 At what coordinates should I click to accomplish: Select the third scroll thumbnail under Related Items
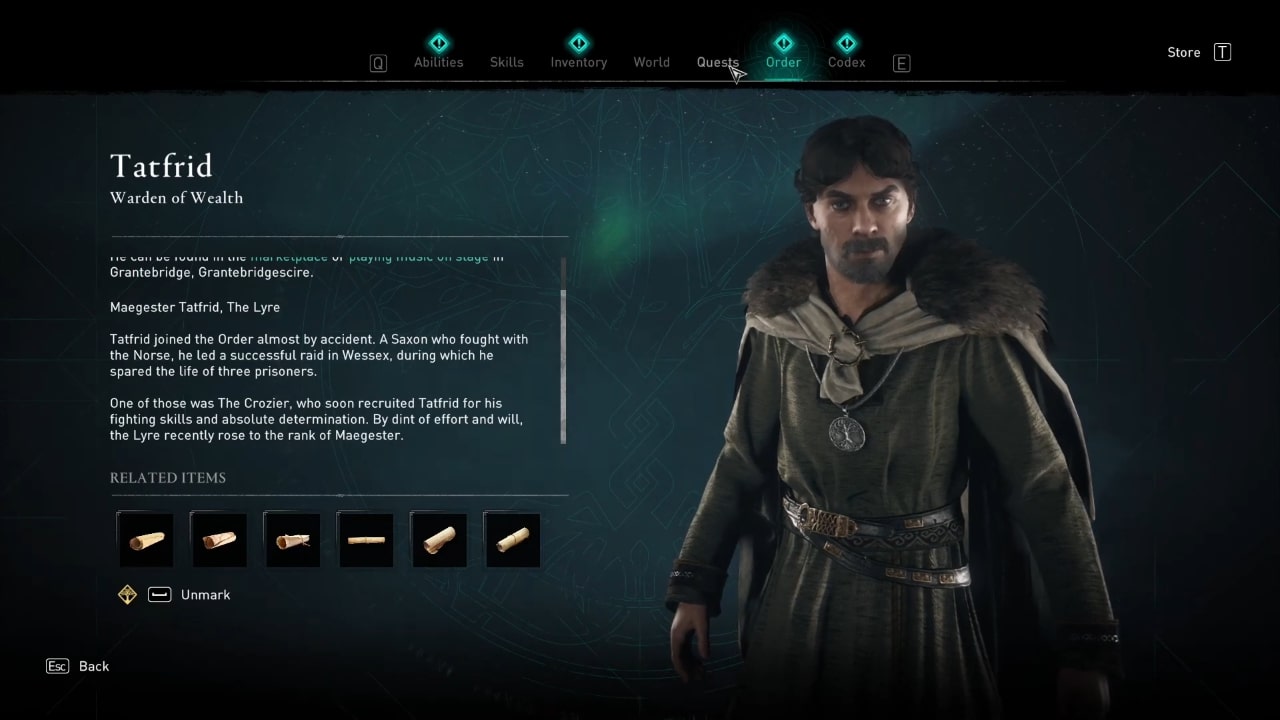pyautogui.click(x=291, y=539)
